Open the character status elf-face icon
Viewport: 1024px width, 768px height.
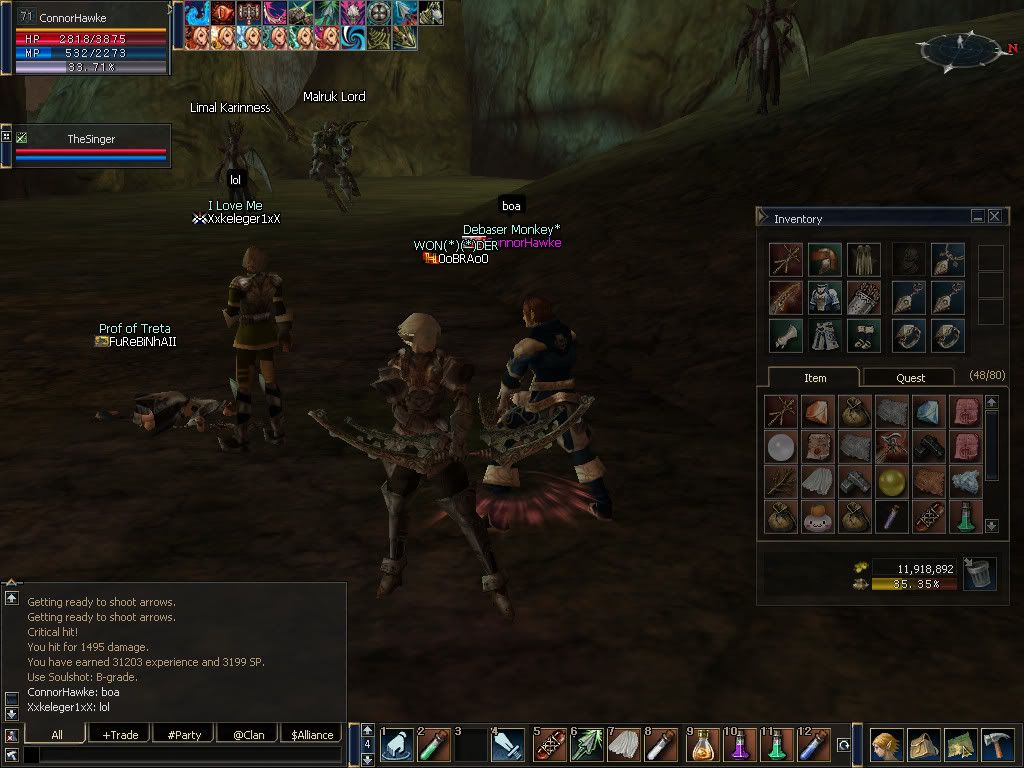coord(886,745)
